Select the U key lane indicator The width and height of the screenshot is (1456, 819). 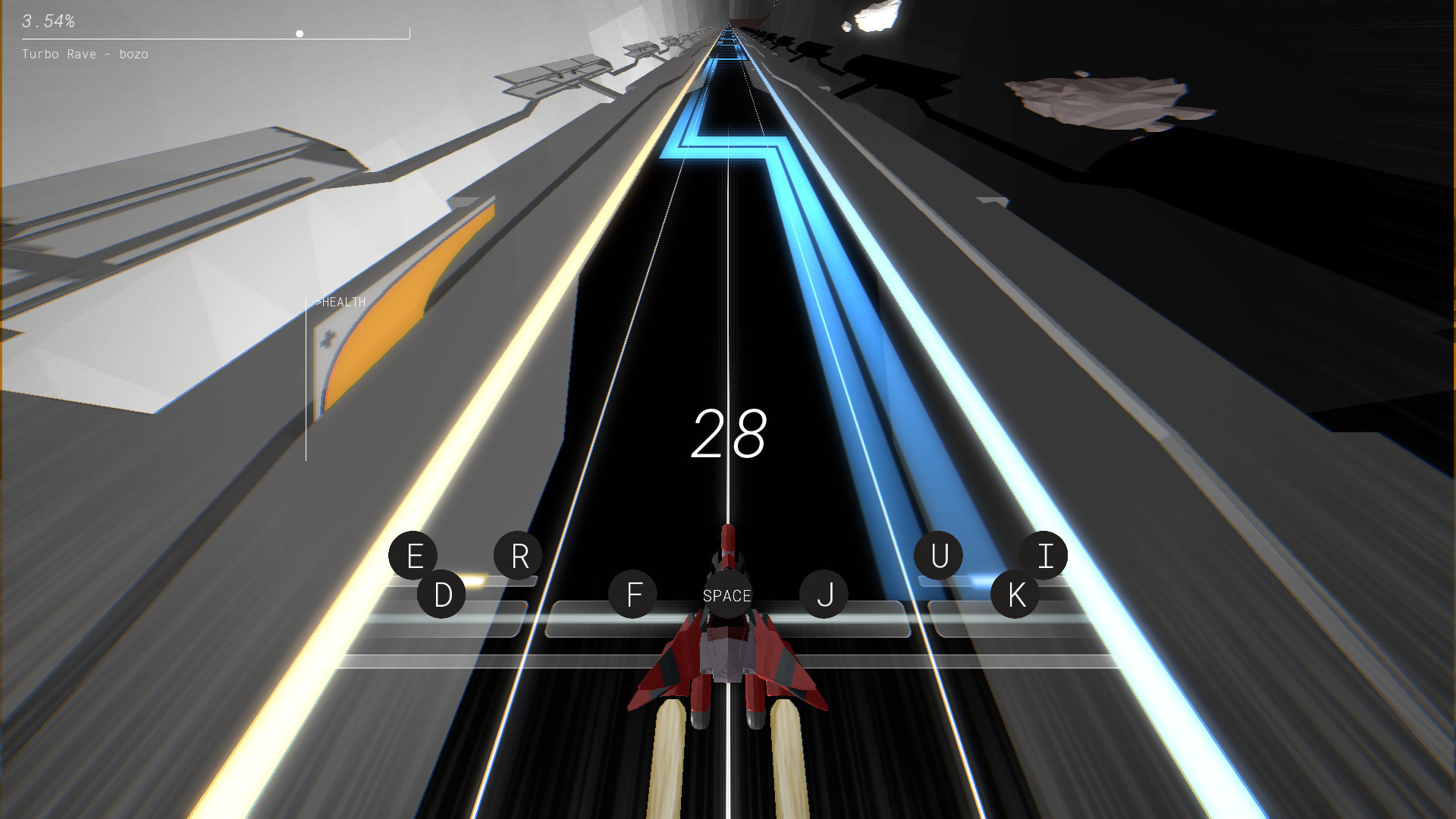(x=939, y=554)
